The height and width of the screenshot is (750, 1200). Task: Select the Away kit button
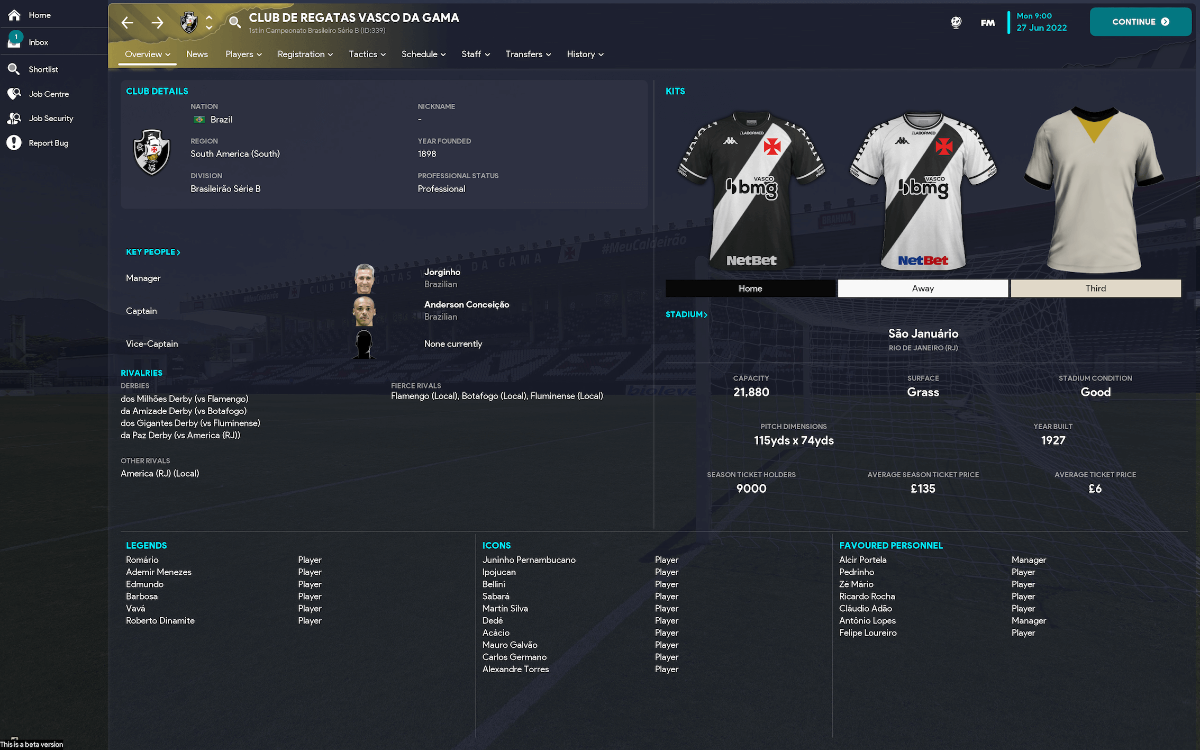[923, 289]
